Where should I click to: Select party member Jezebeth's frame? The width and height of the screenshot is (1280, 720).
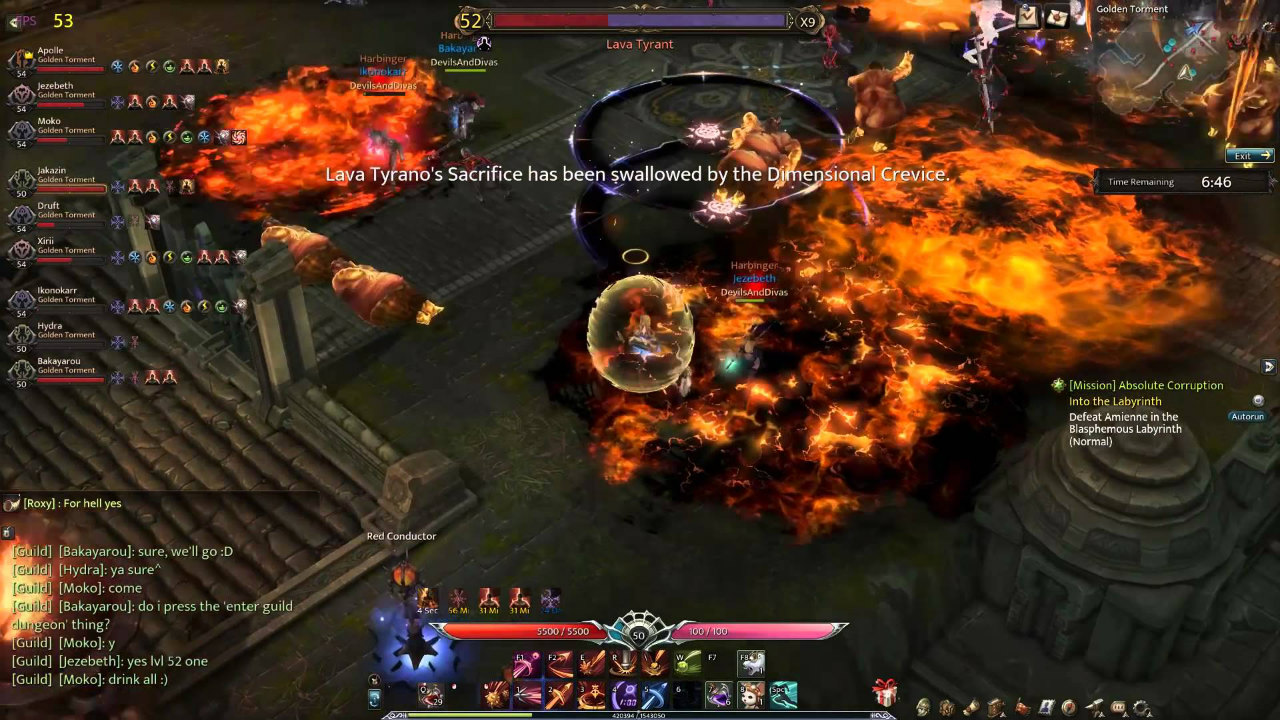point(58,96)
